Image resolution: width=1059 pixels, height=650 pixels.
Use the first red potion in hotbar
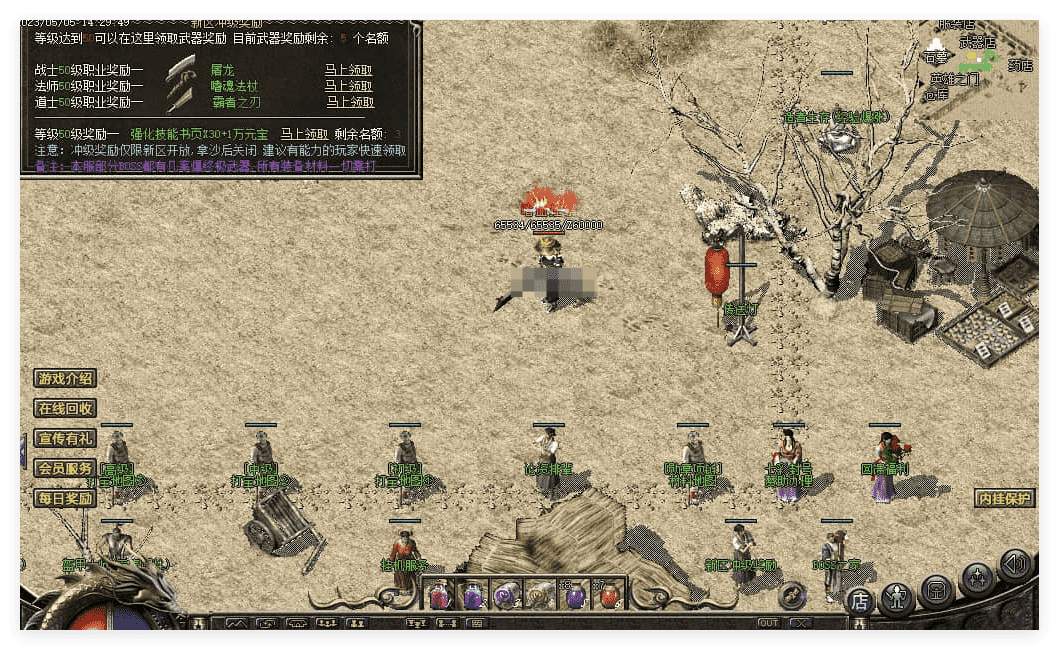click(440, 597)
